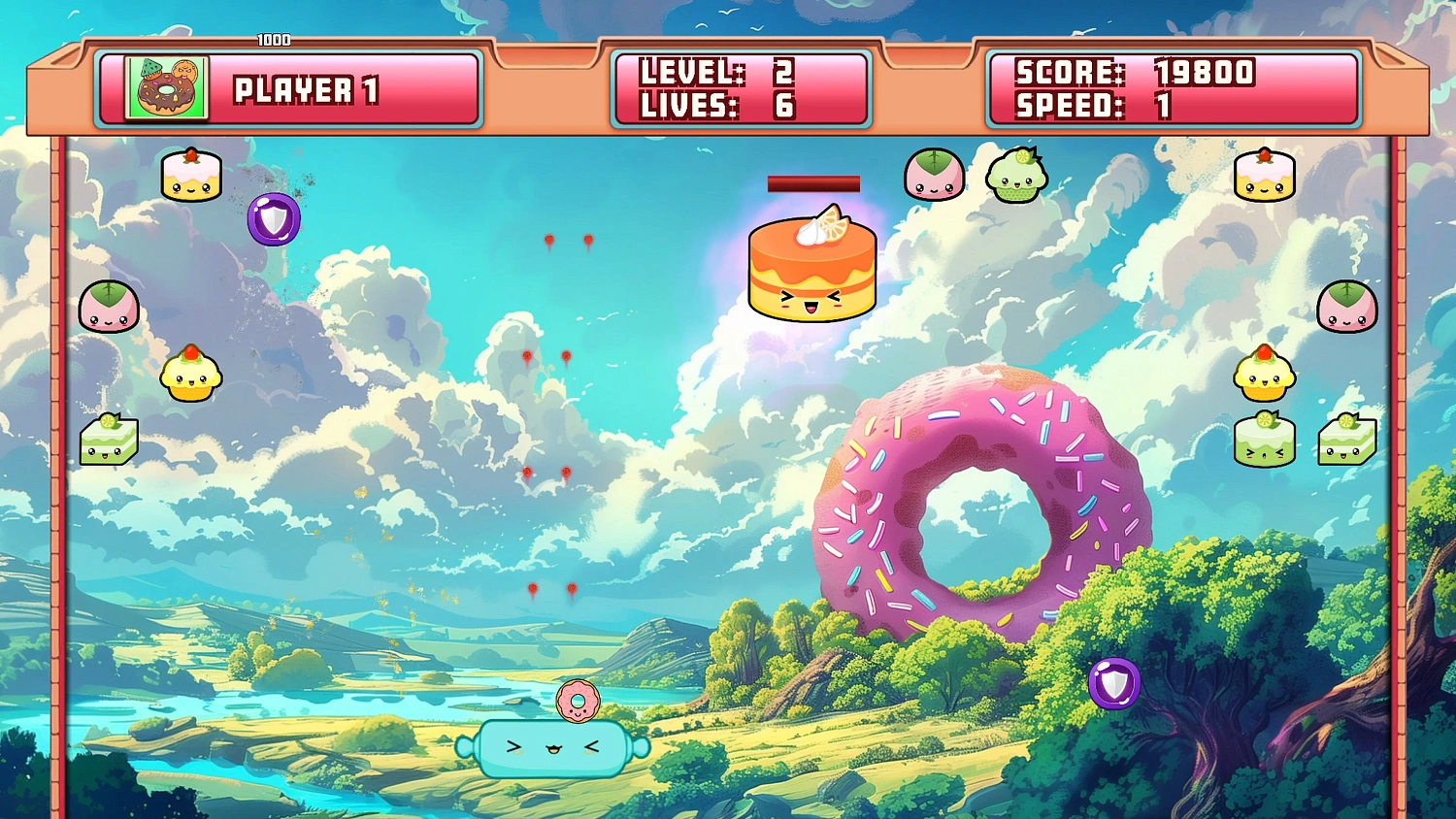
Task: Click the 1000 points popup at the top
Action: [273, 41]
